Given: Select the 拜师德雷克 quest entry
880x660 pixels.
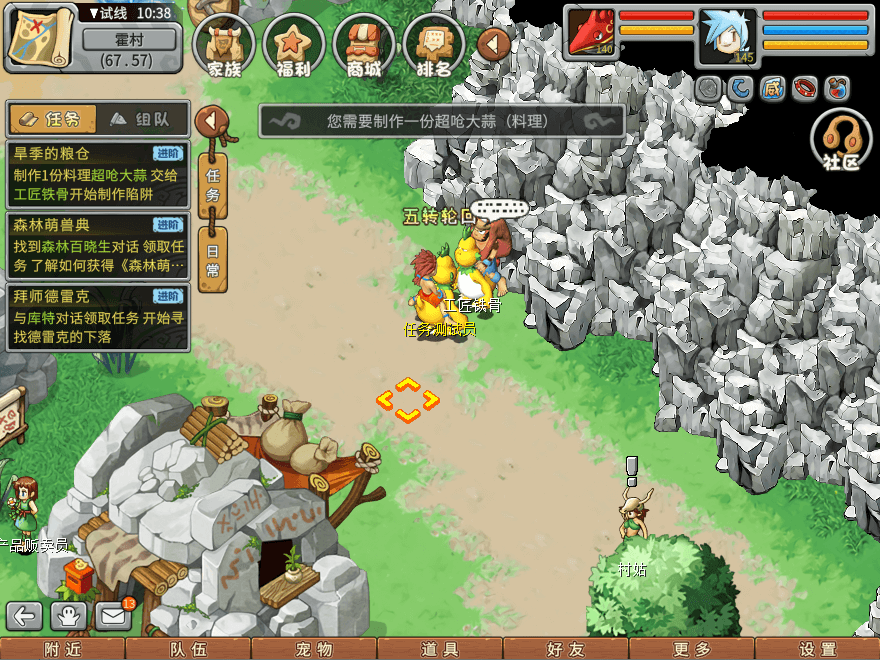Looking at the screenshot, I should [x=97, y=316].
